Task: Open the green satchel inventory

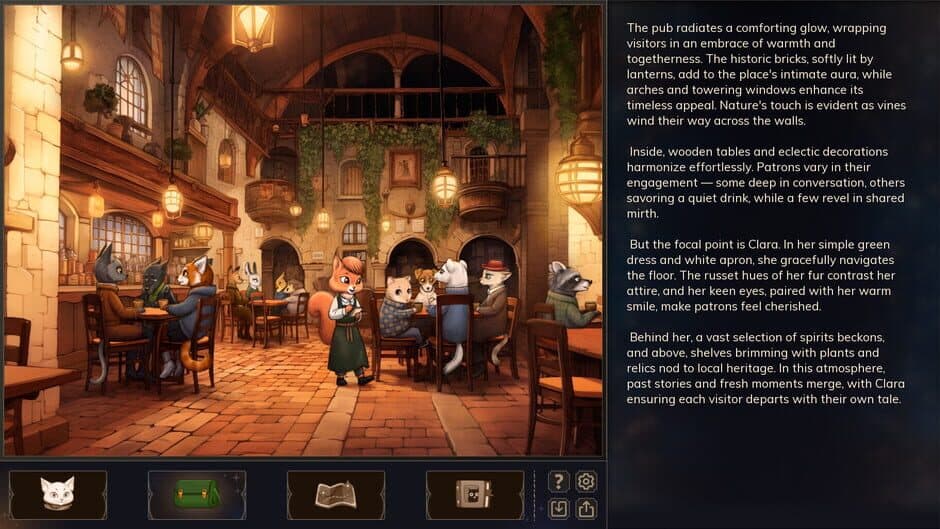Action: coord(197,495)
